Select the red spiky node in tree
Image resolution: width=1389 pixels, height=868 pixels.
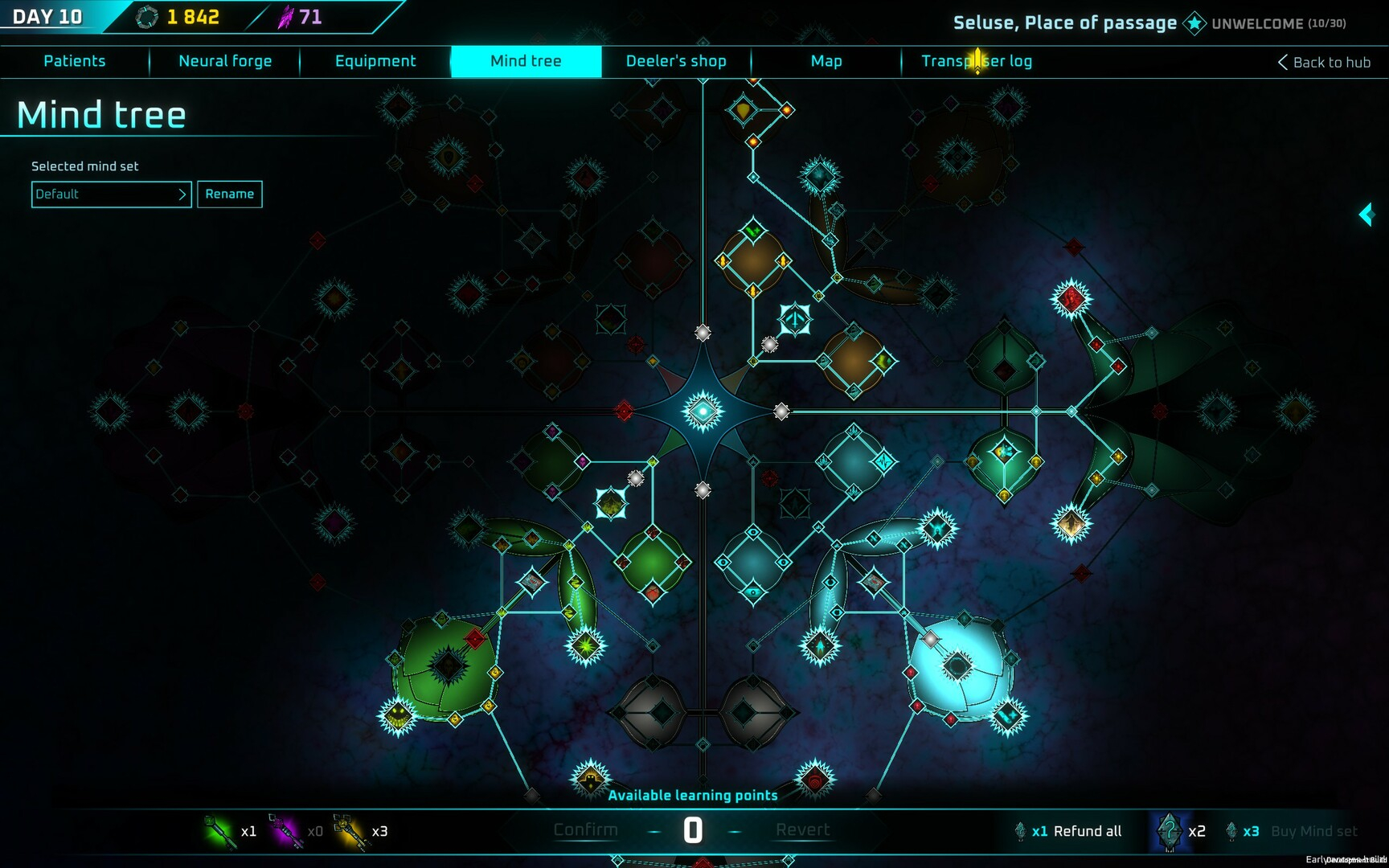(x=1071, y=299)
